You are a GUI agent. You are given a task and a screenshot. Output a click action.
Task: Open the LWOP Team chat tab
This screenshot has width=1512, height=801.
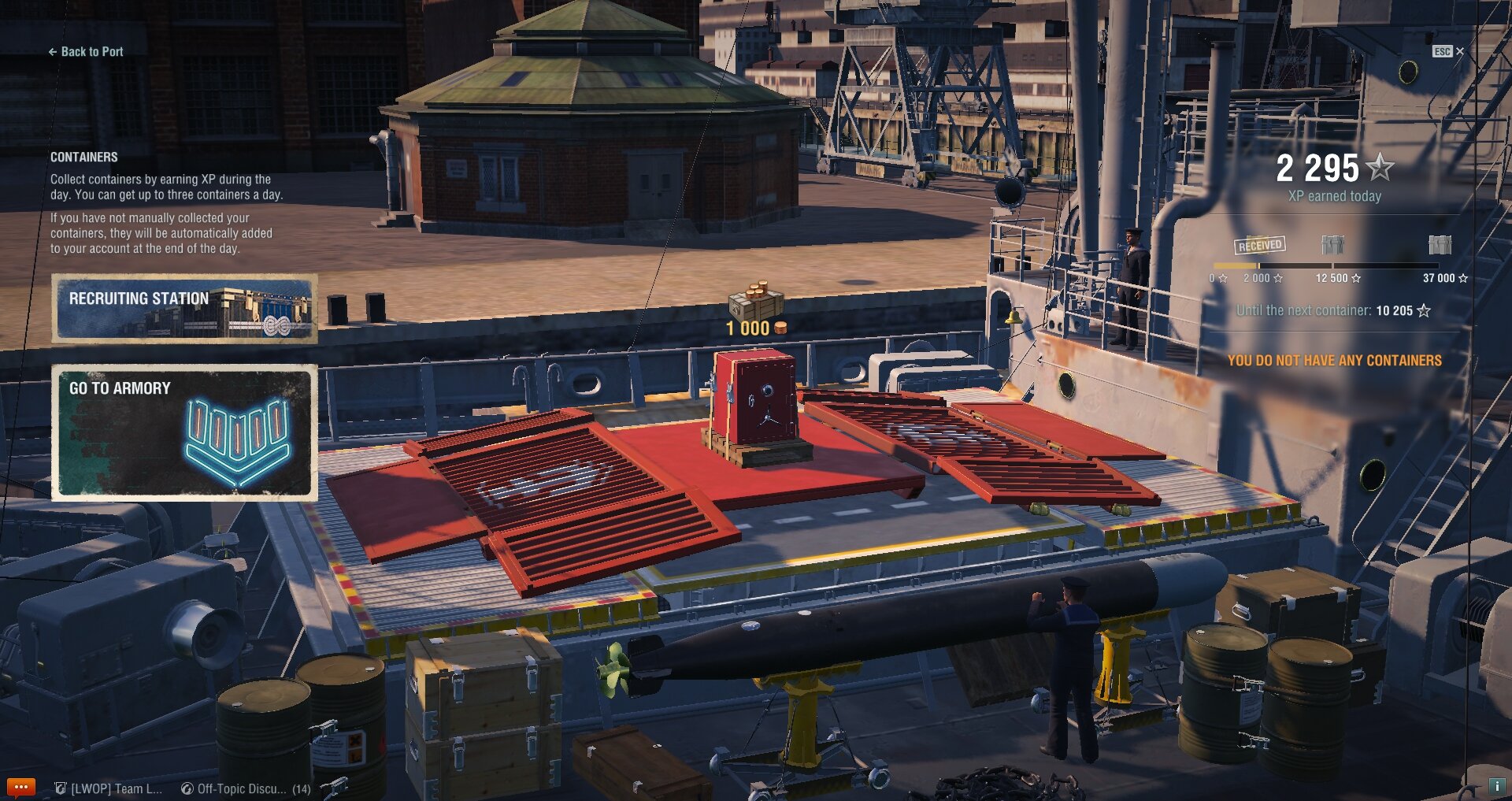pos(109,788)
